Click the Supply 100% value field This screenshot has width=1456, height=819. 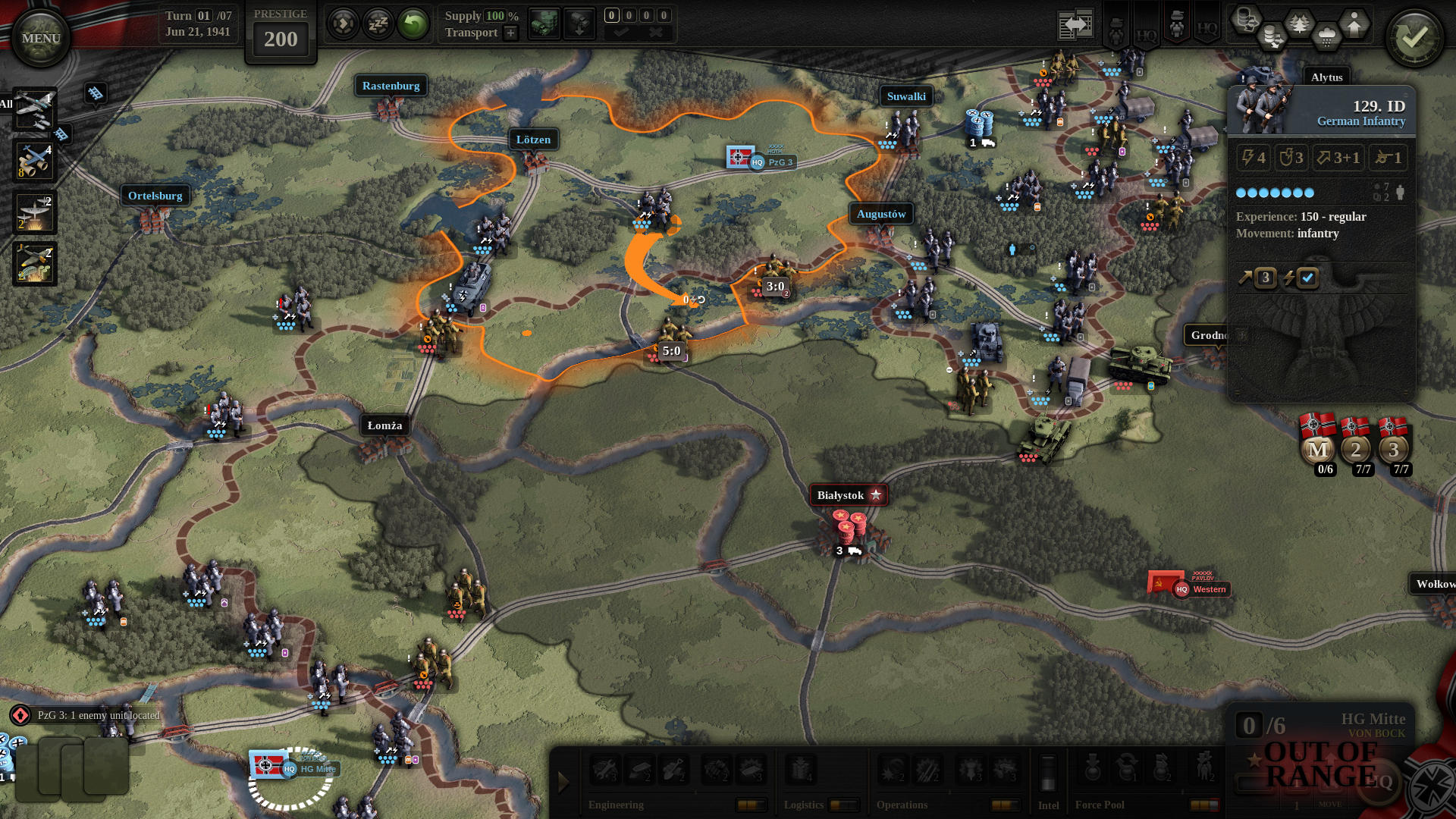[x=495, y=16]
